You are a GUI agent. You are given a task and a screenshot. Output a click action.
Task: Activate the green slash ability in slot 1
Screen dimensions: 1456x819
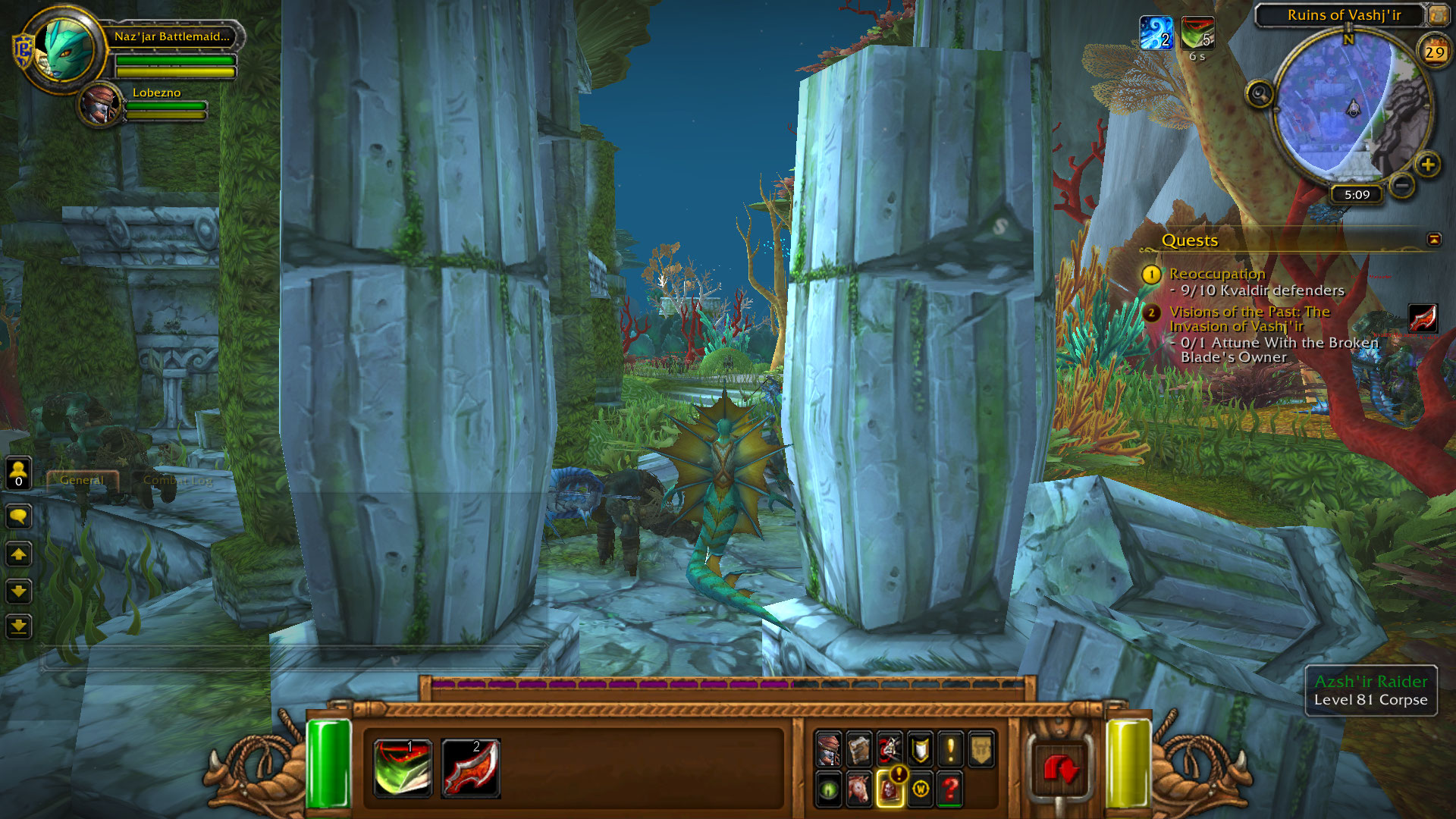click(x=403, y=767)
